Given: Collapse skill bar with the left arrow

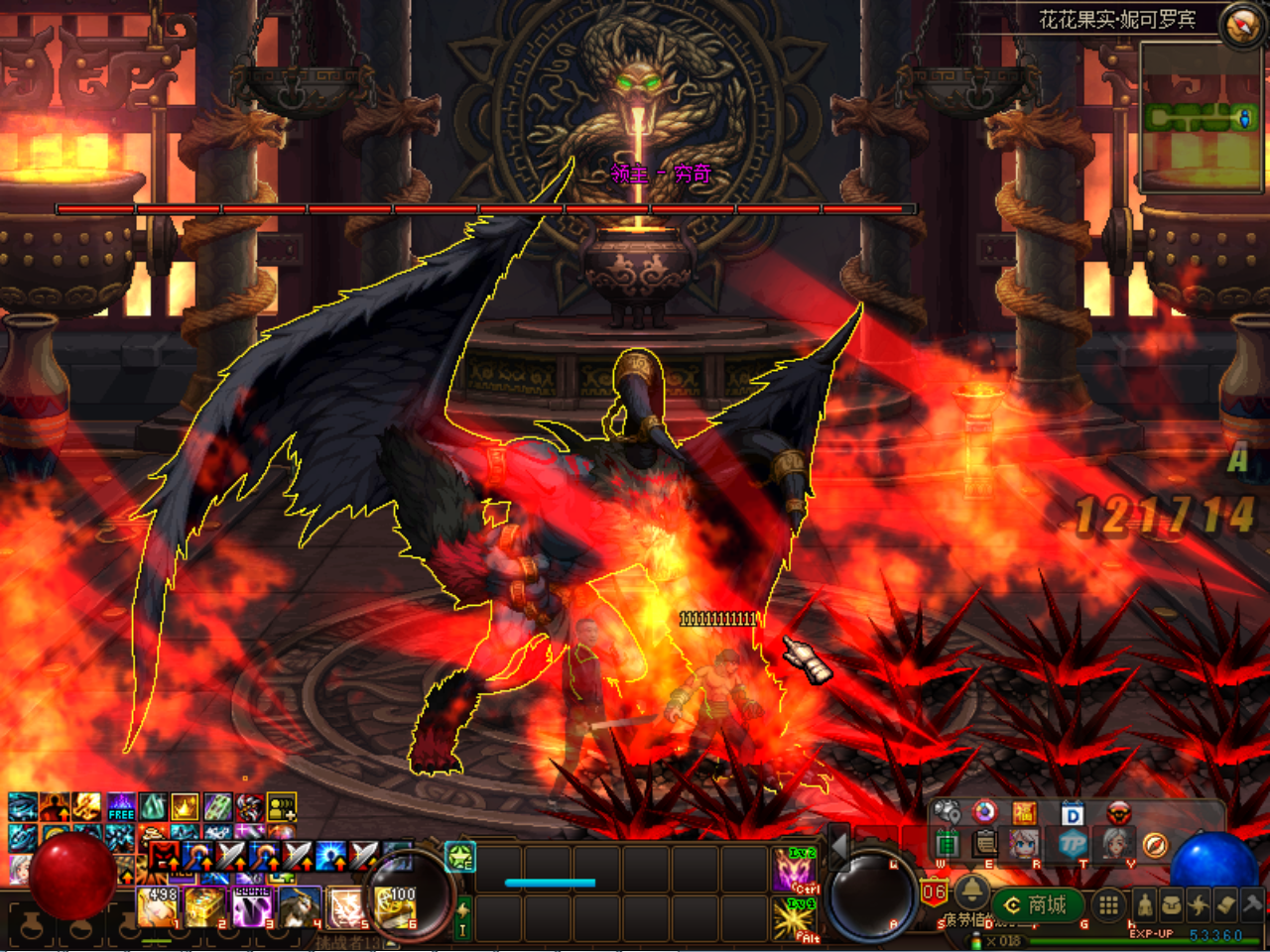Looking at the screenshot, I should coord(839,845).
